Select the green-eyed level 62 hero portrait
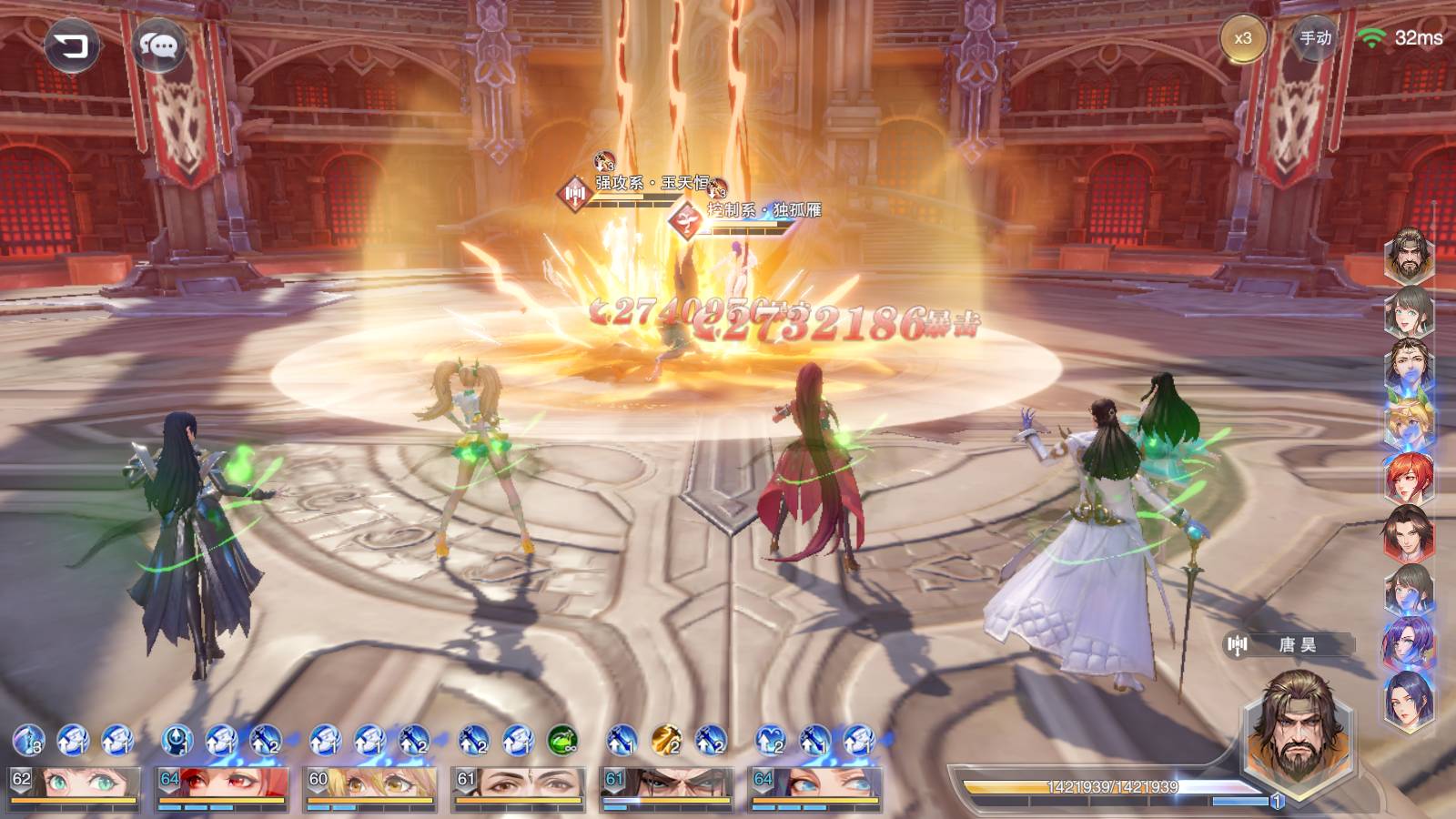This screenshot has width=1456, height=819. point(75,788)
